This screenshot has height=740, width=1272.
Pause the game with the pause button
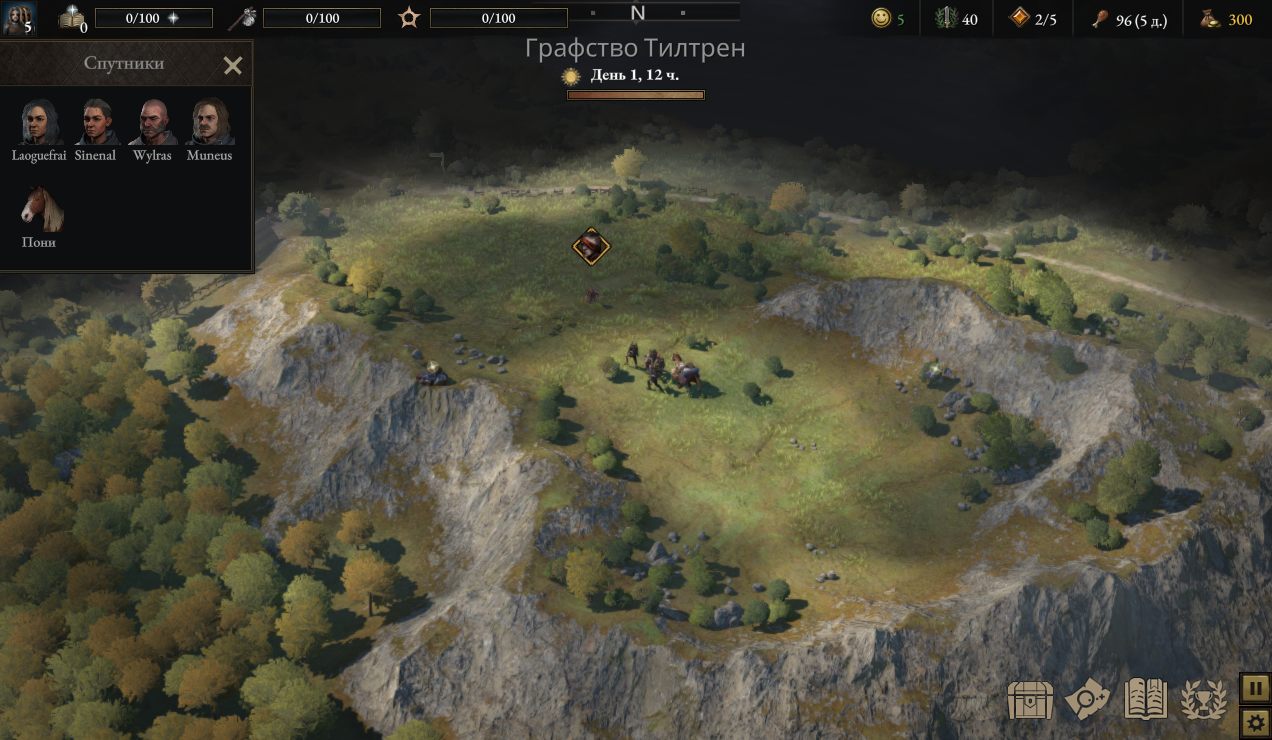1255,687
